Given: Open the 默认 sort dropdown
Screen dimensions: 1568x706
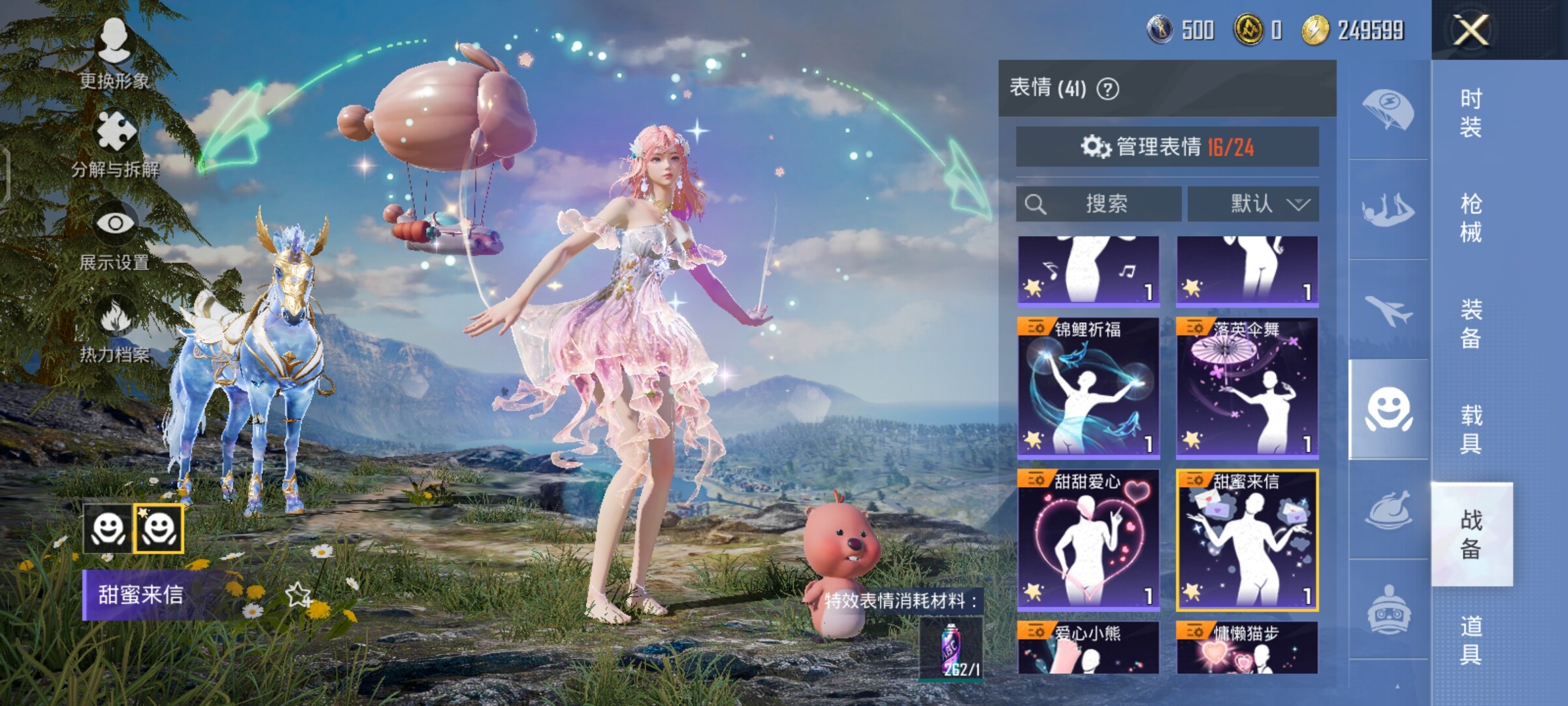Looking at the screenshot, I should (1252, 204).
